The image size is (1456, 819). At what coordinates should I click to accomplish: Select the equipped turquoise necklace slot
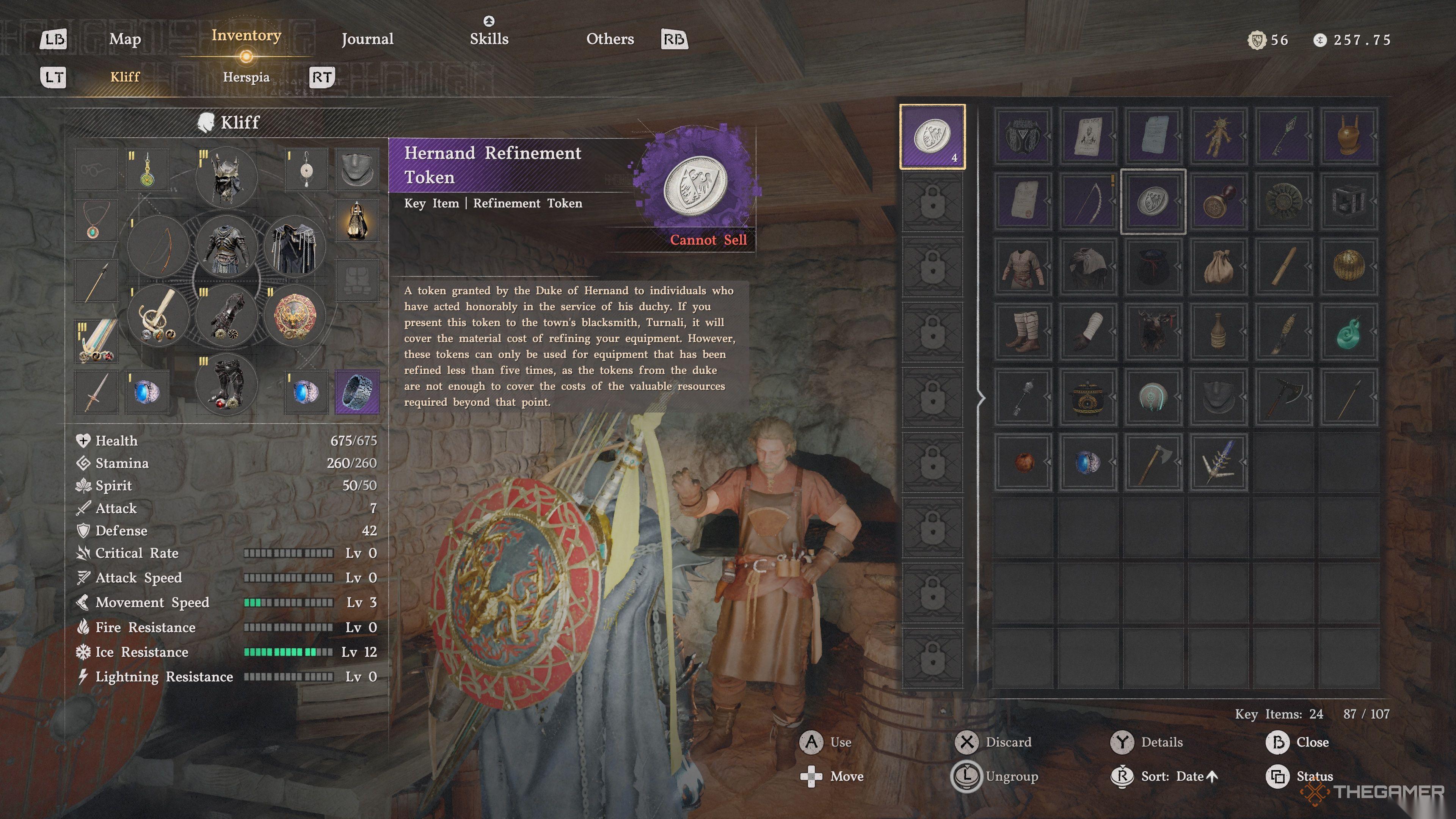[96, 220]
